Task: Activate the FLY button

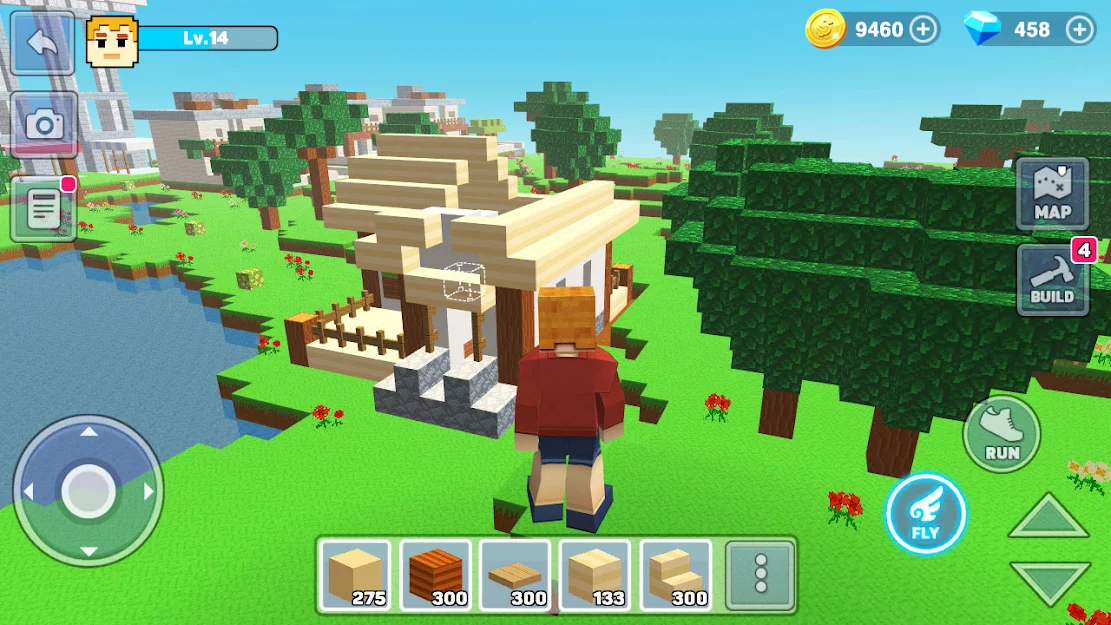Action: coord(925,513)
